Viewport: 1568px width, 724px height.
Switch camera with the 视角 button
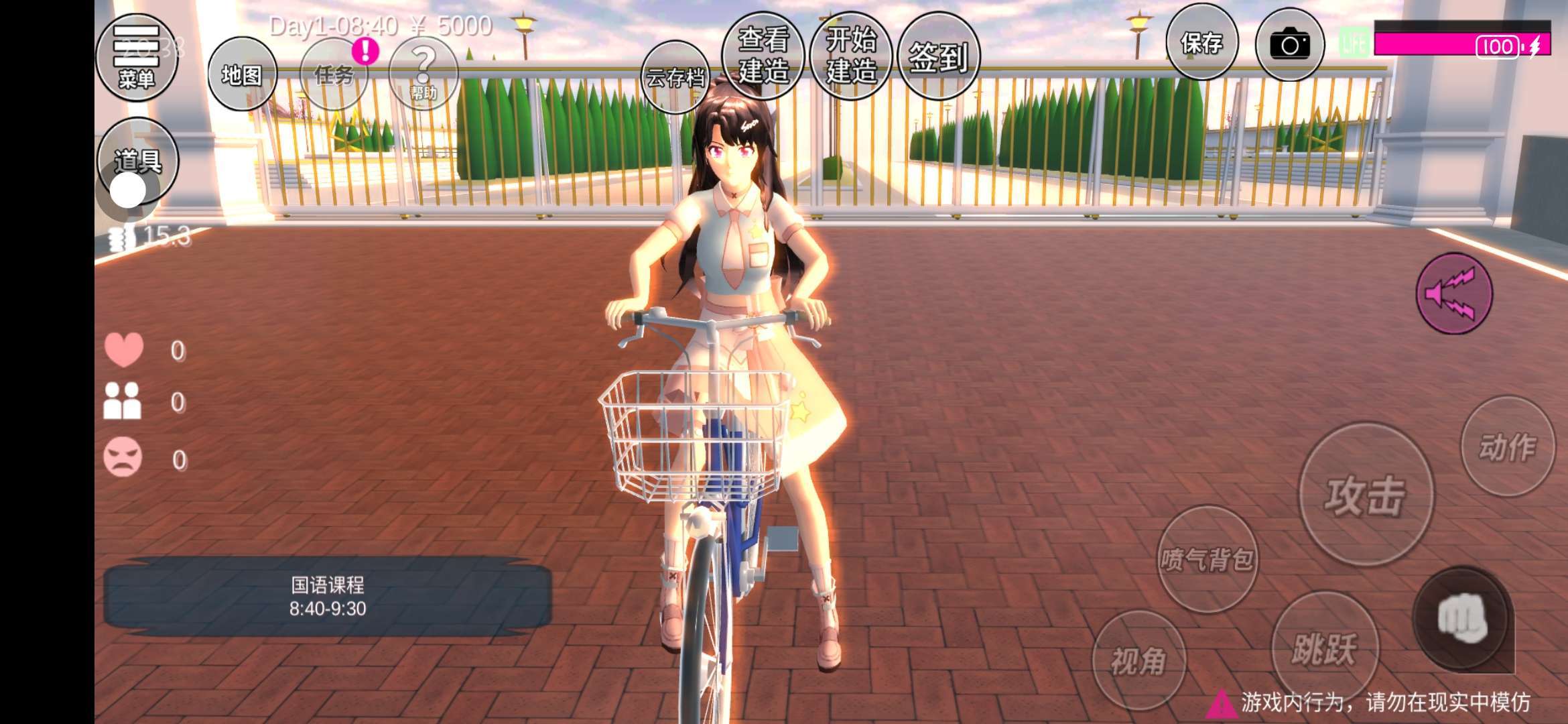click(1138, 660)
